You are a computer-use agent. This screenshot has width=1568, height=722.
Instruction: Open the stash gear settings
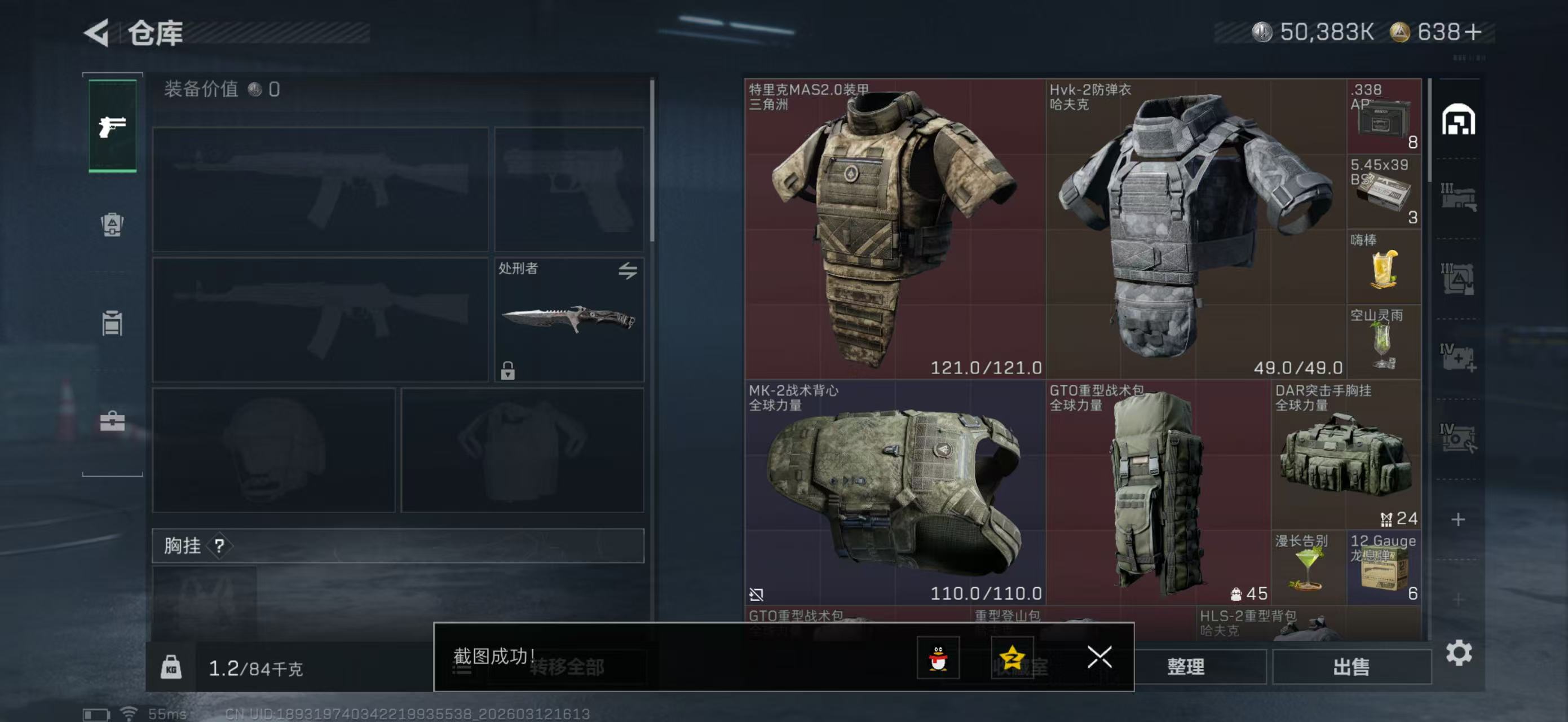pos(1459,653)
